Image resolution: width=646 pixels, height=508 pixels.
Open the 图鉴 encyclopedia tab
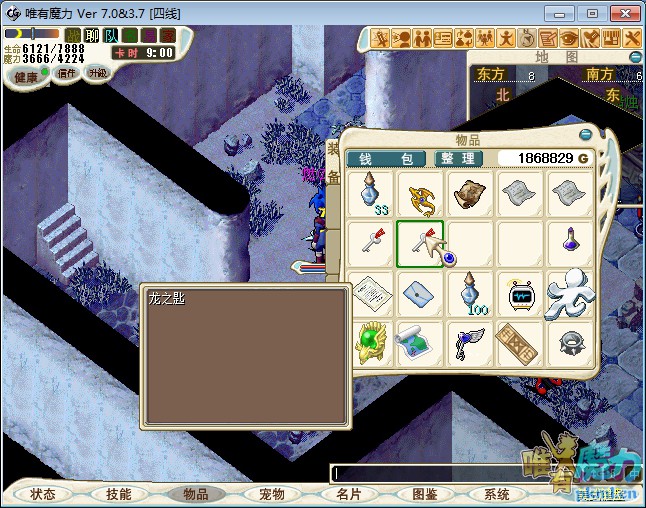(424, 494)
